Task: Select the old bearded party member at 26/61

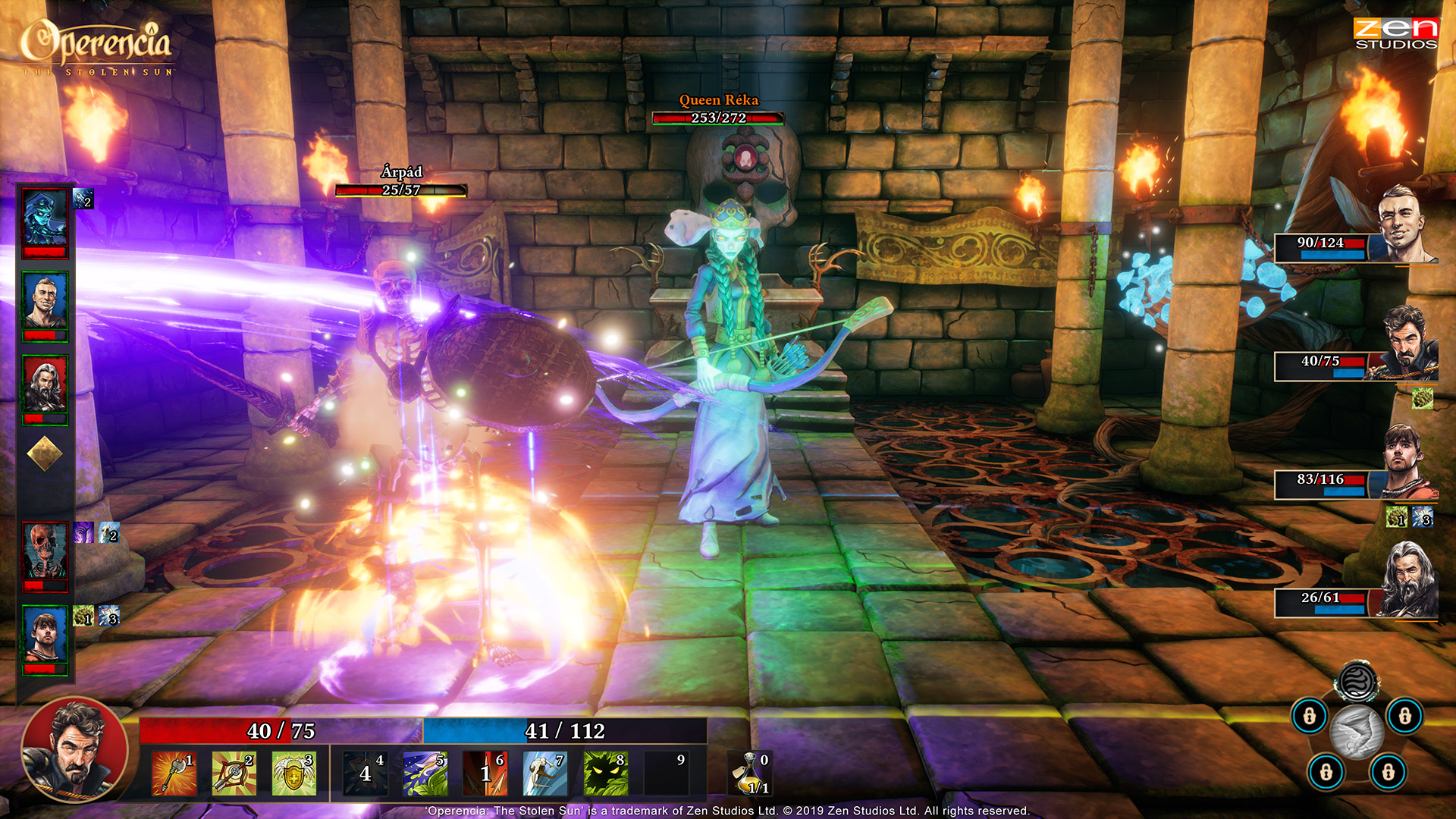Action: click(x=1405, y=580)
